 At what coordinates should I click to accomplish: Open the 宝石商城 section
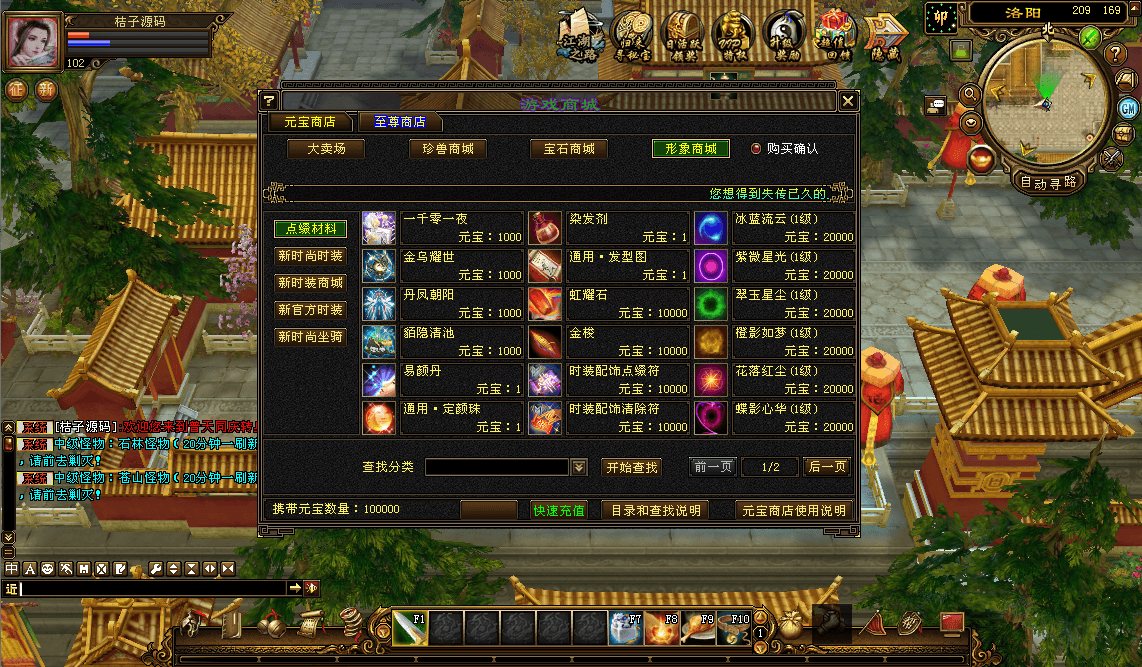pos(569,149)
